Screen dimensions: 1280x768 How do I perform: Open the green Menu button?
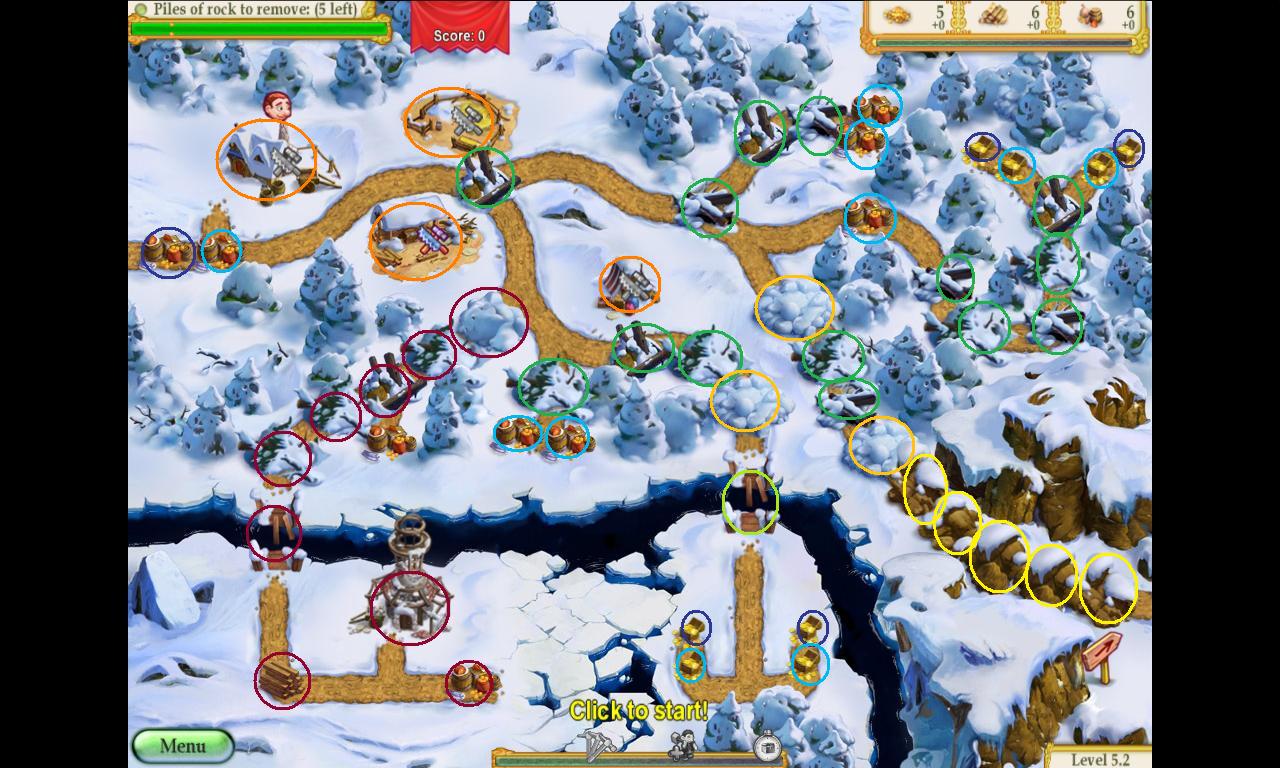click(182, 746)
